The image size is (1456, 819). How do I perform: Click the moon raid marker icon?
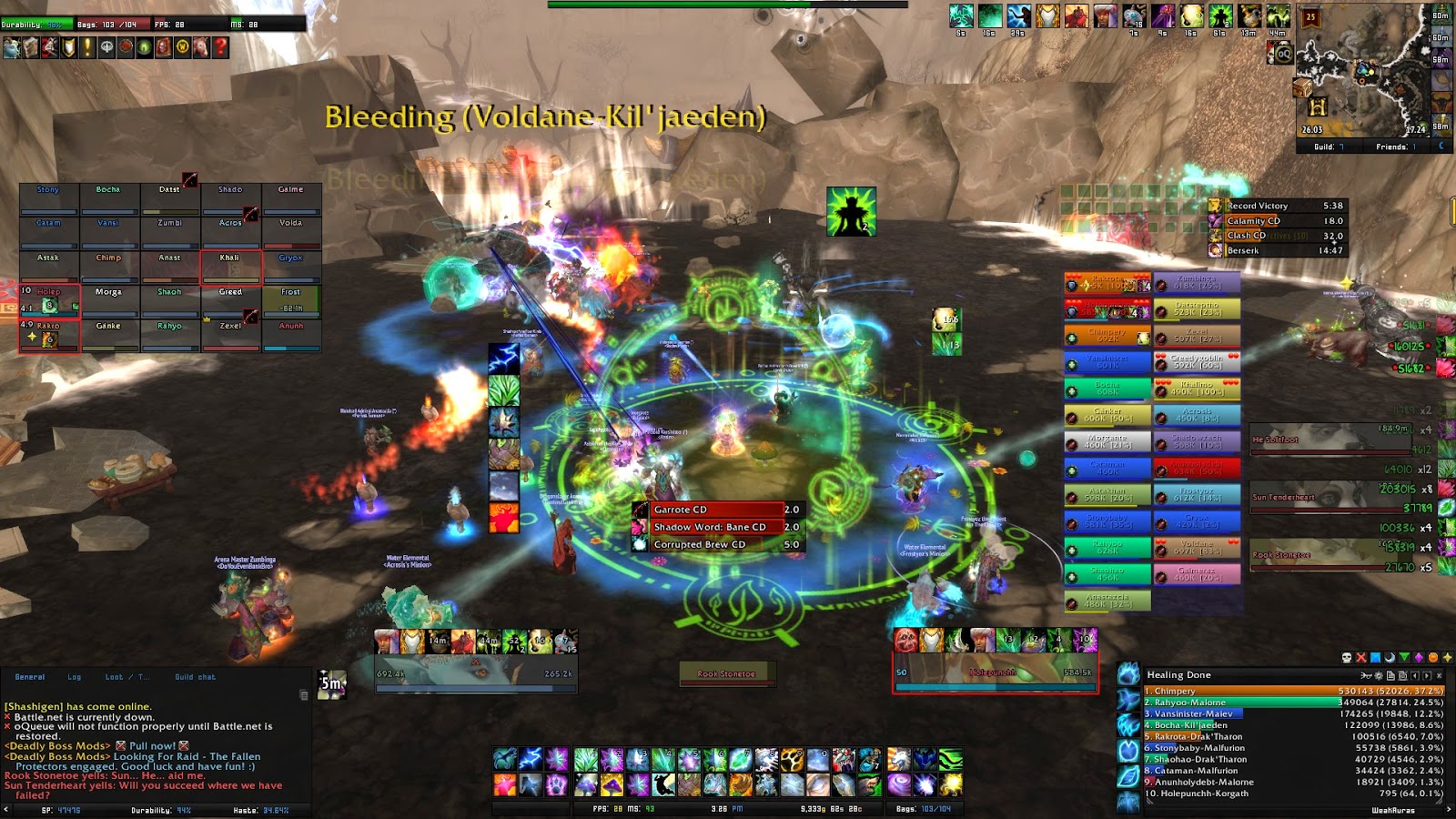1390,657
